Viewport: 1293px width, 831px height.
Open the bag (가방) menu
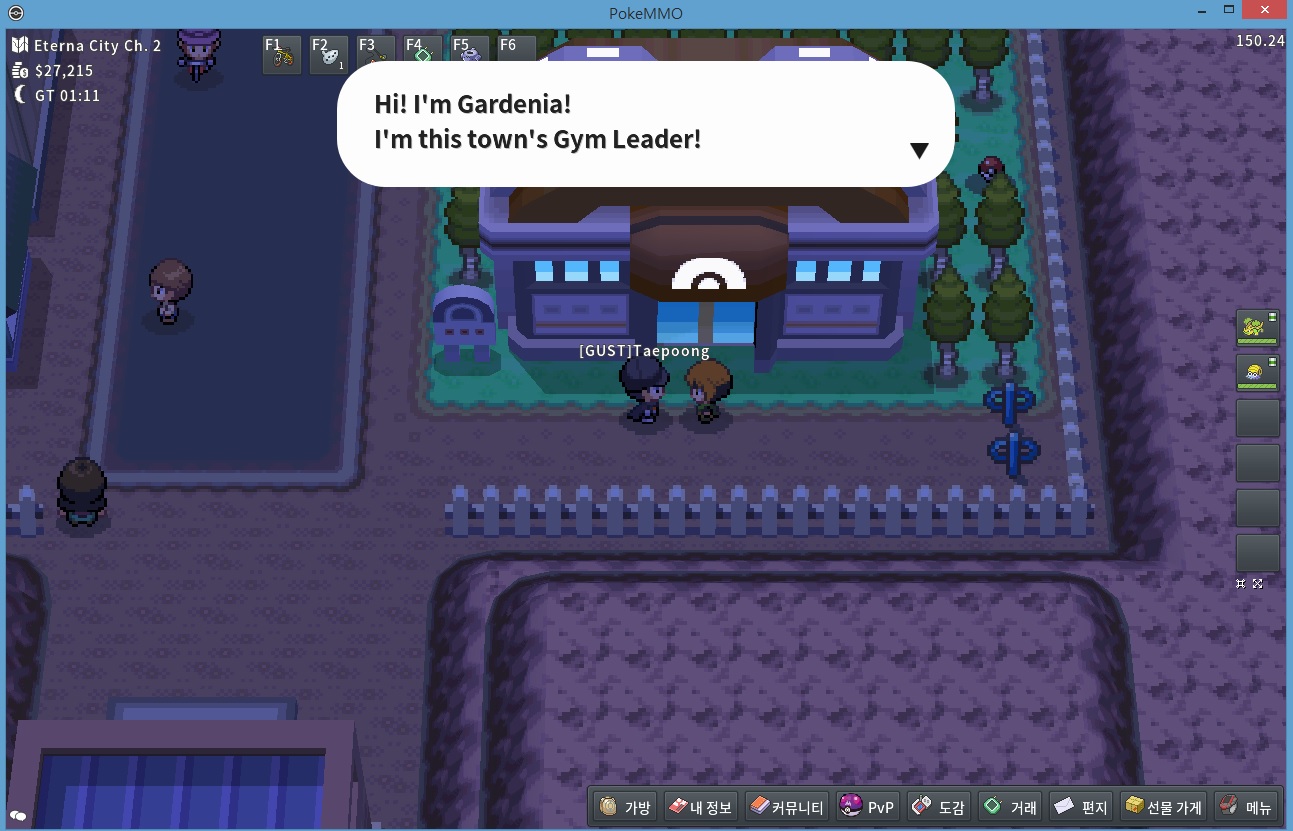[x=626, y=807]
